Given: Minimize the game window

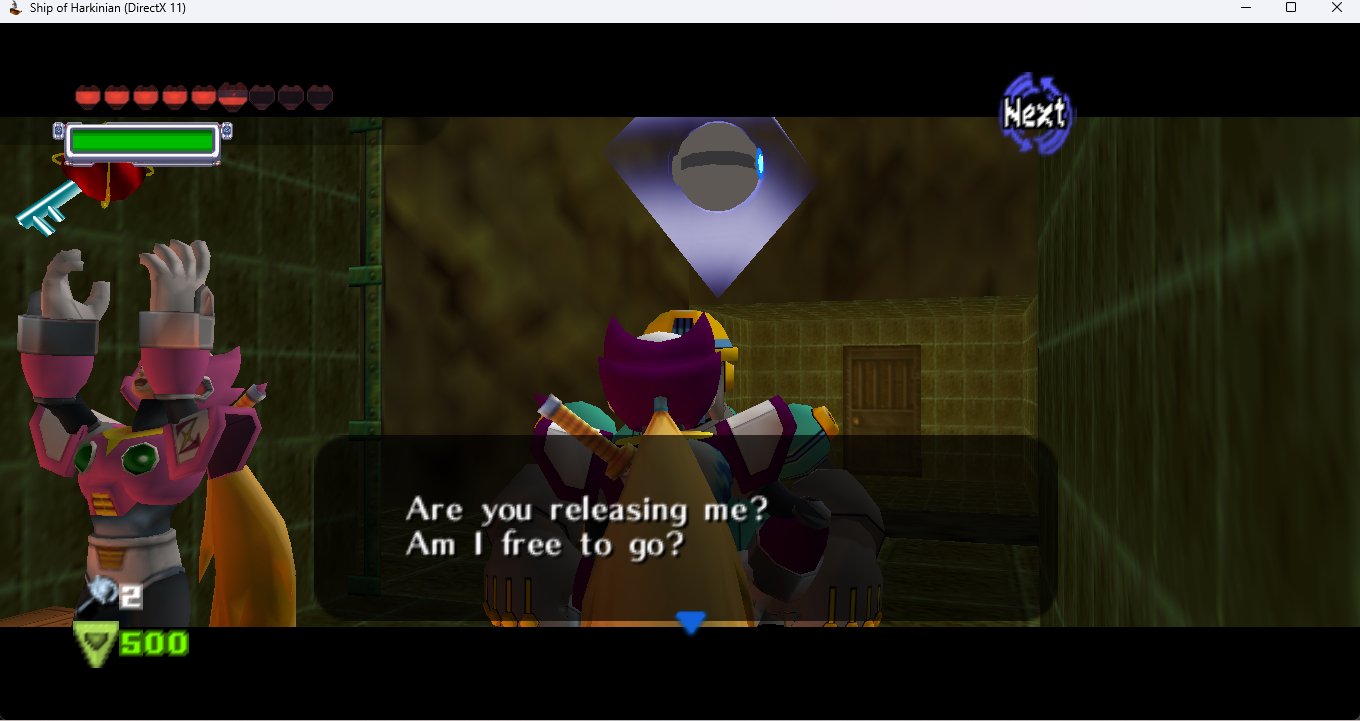Looking at the screenshot, I should pos(1246,8).
